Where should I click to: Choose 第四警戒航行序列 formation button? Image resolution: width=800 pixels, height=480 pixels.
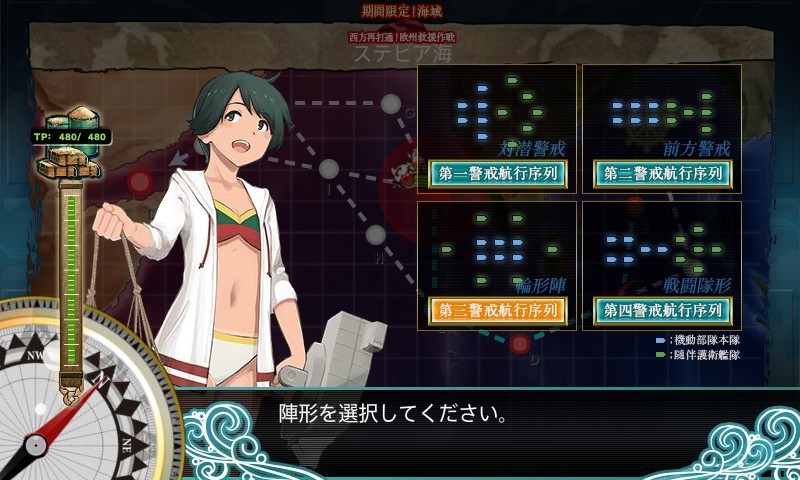[662, 310]
